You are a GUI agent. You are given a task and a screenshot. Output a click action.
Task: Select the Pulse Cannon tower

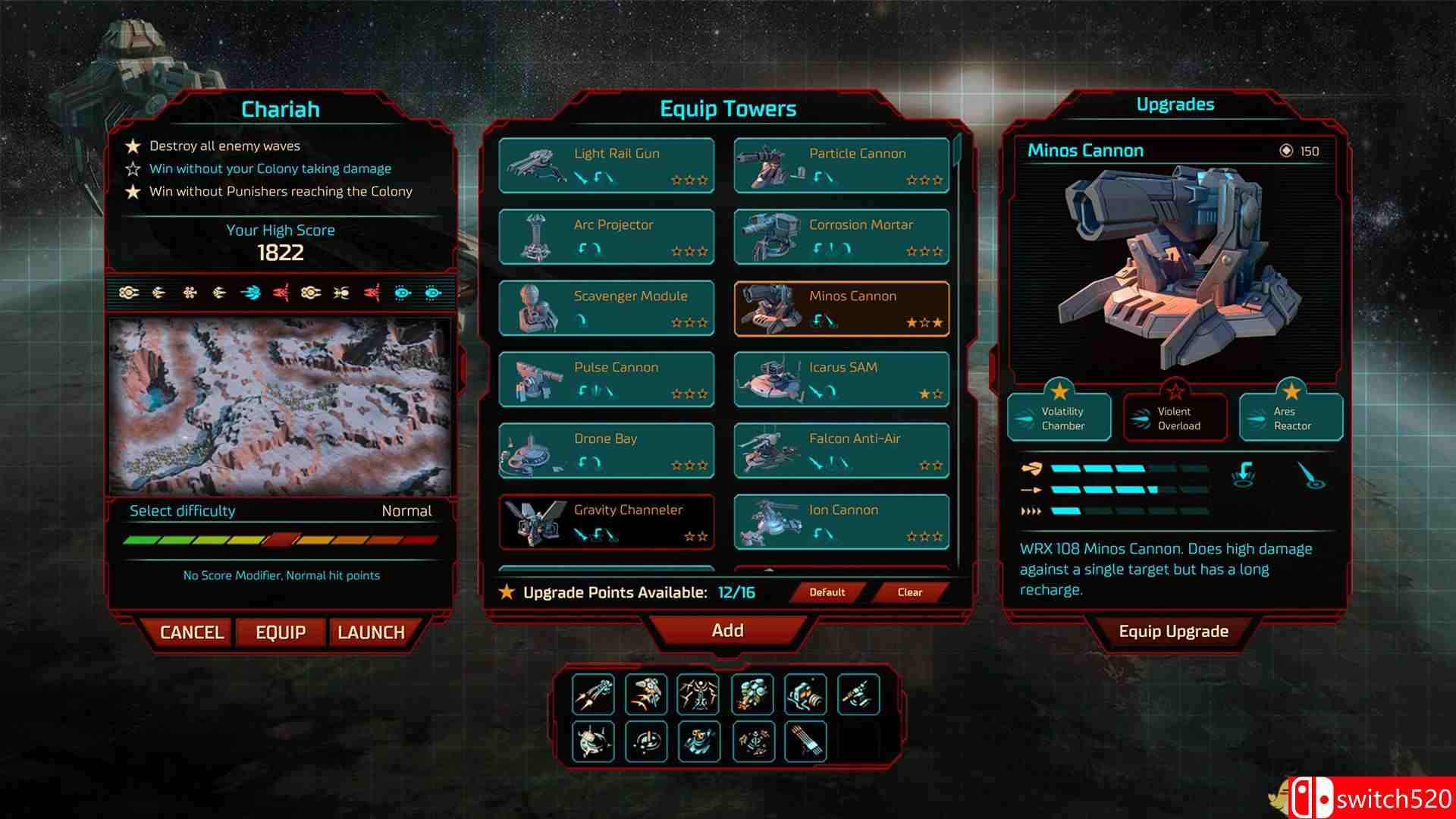[607, 379]
